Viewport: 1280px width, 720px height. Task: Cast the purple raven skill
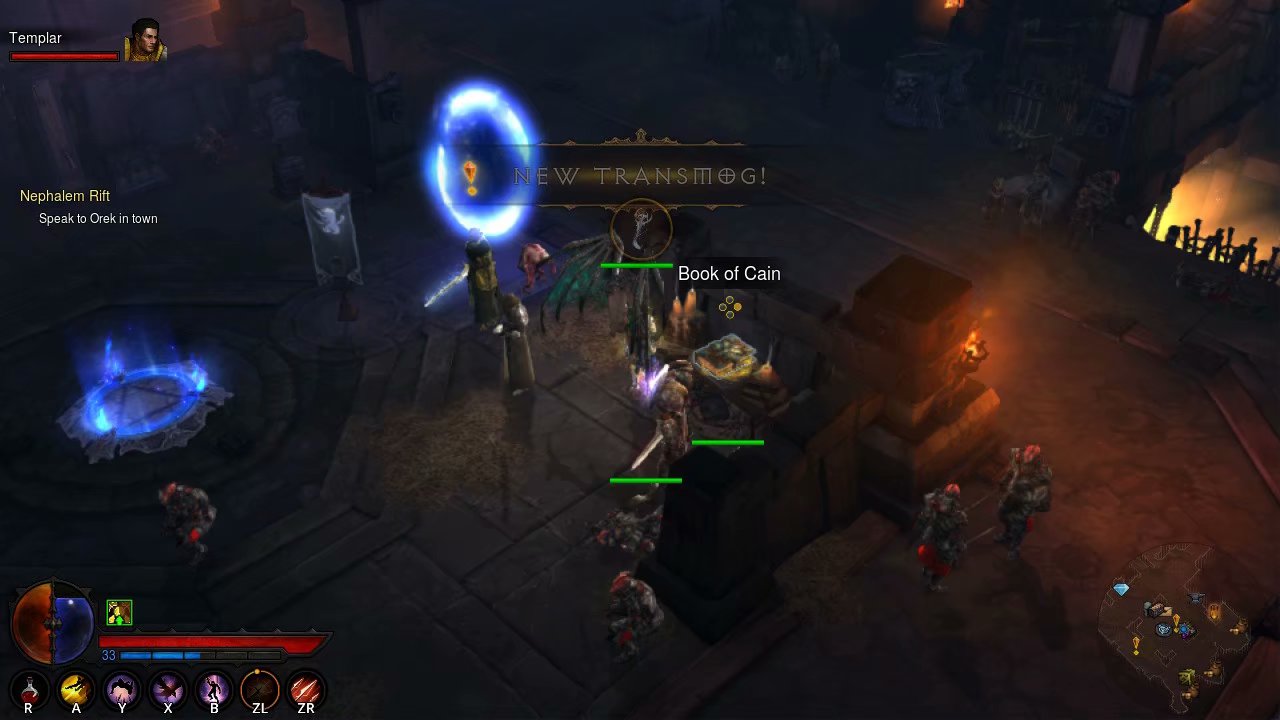pyautogui.click(x=167, y=689)
